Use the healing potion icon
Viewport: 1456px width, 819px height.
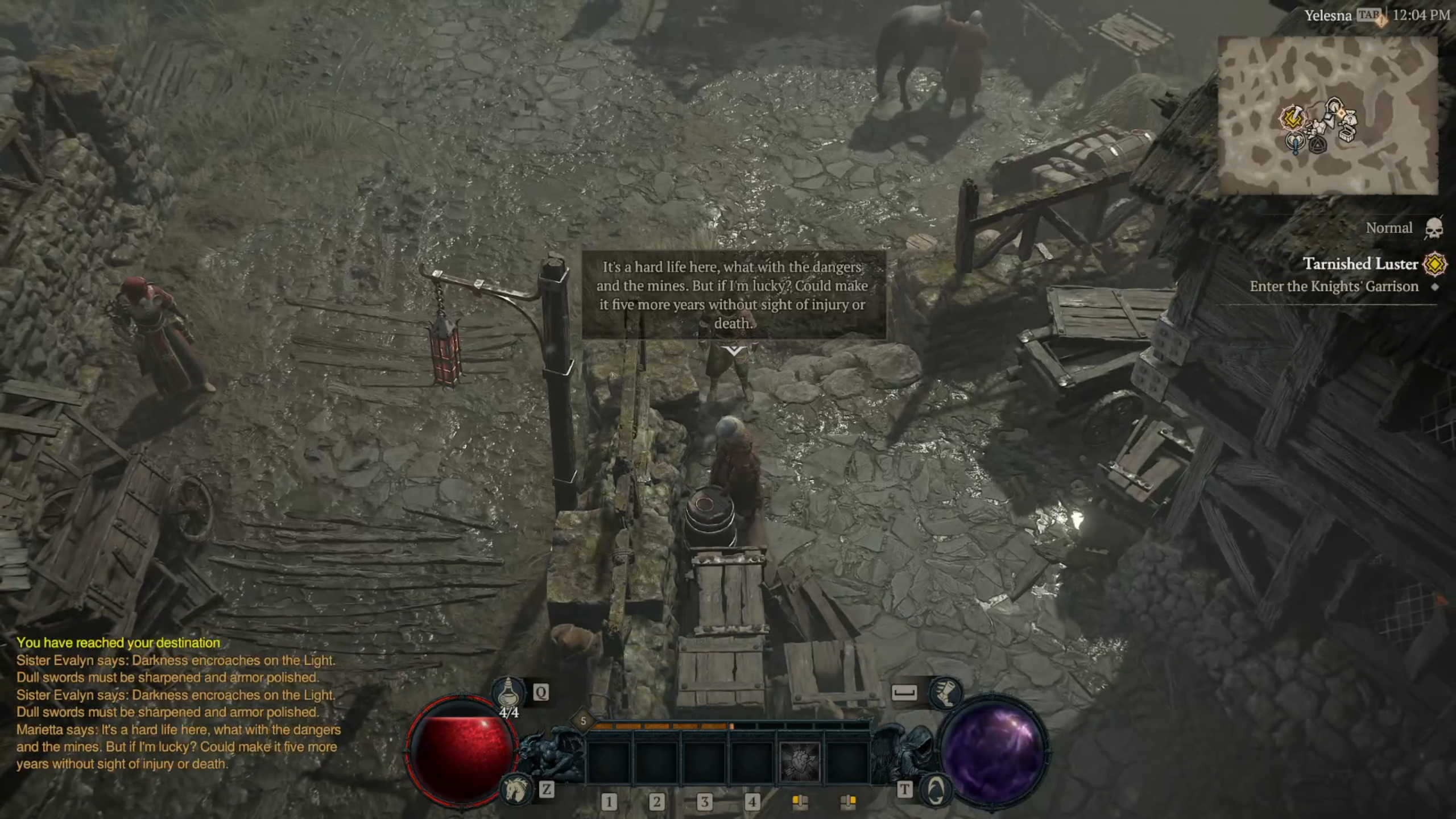pyautogui.click(x=508, y=692)
